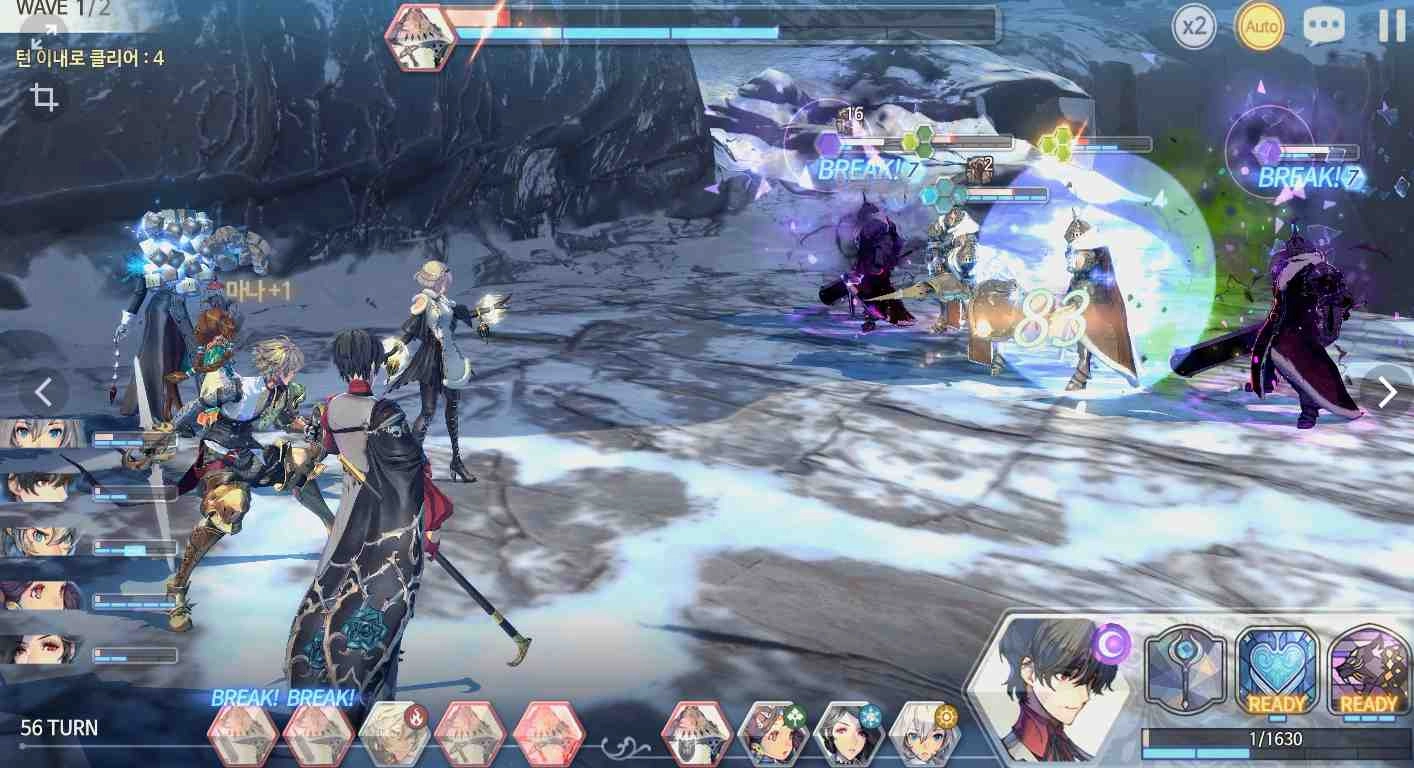Select turn-order portrait with red flame badge

(x=395, y=734)
